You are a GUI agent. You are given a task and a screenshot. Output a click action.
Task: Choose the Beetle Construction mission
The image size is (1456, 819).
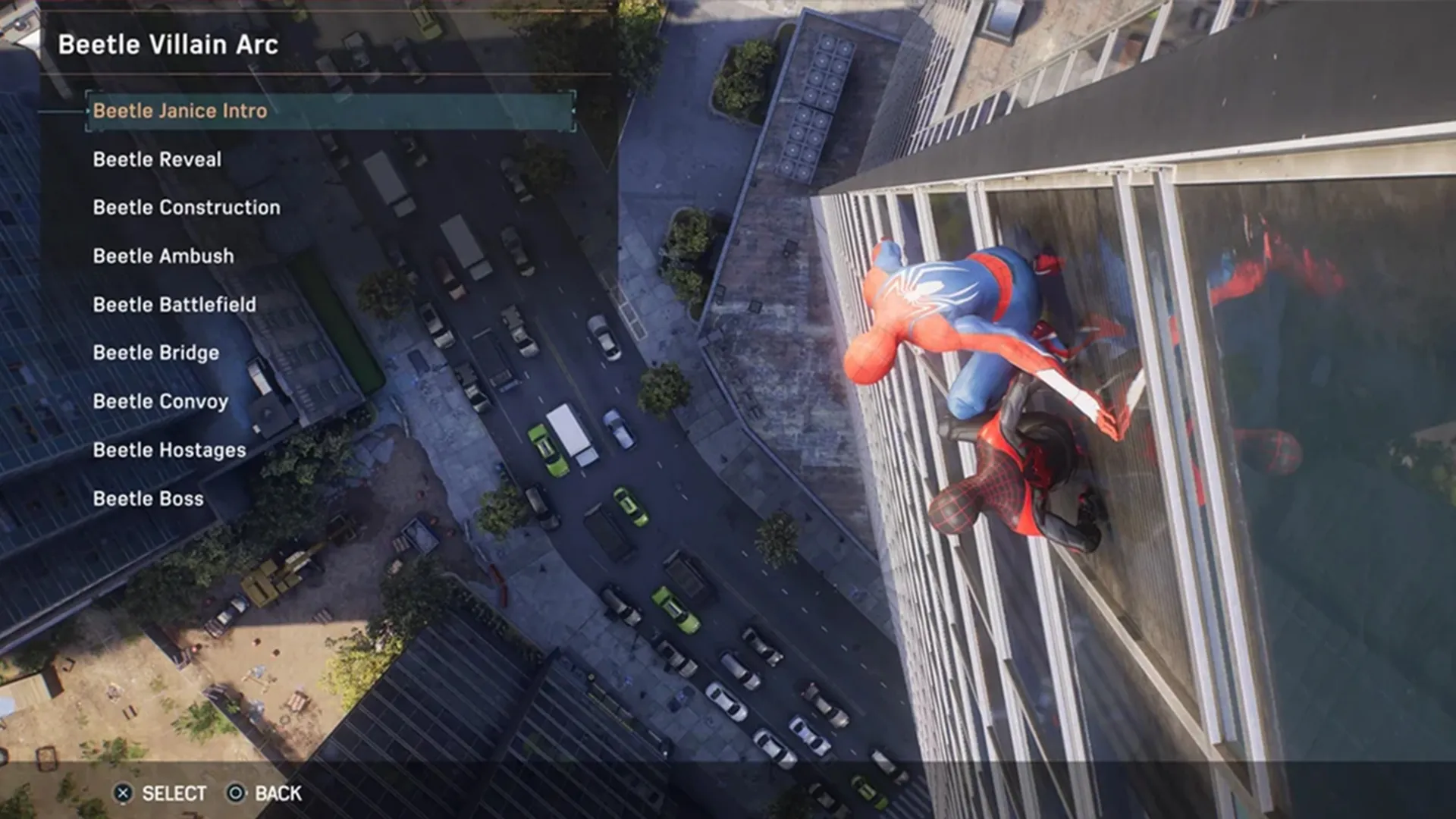(186, 207)
